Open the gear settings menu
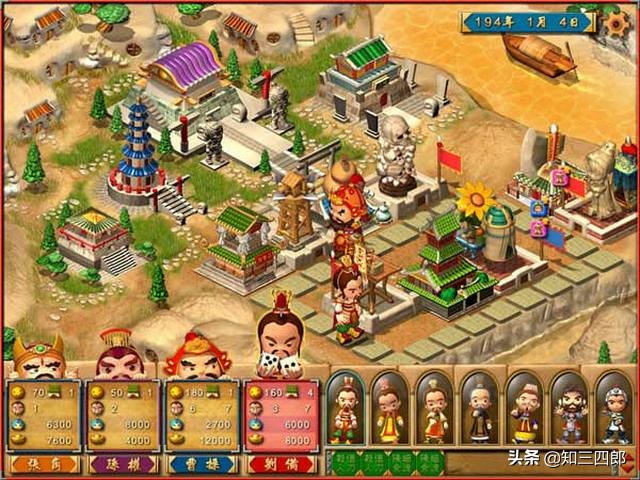This screenshot has height=480, width=640. tap(618, 20)
